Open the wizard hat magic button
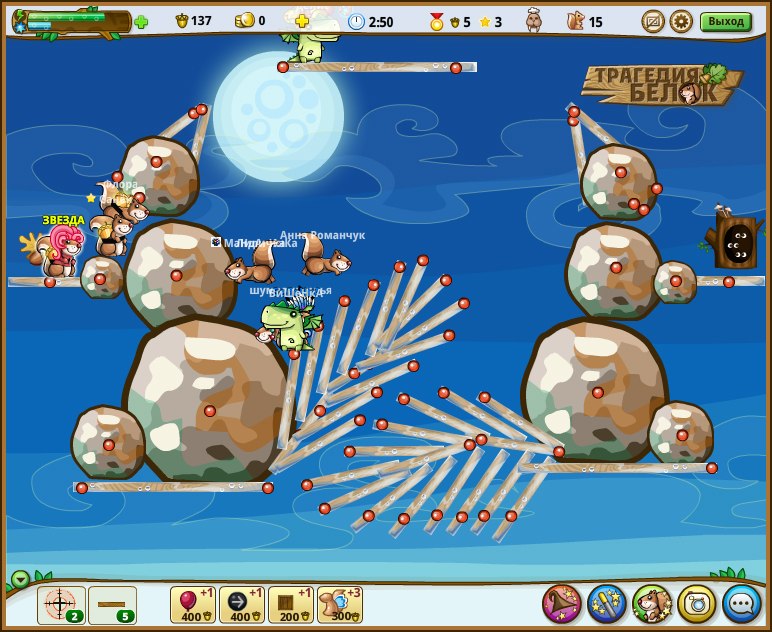Image resolution: width=772 pixels, height=632 pixels. 562,604
